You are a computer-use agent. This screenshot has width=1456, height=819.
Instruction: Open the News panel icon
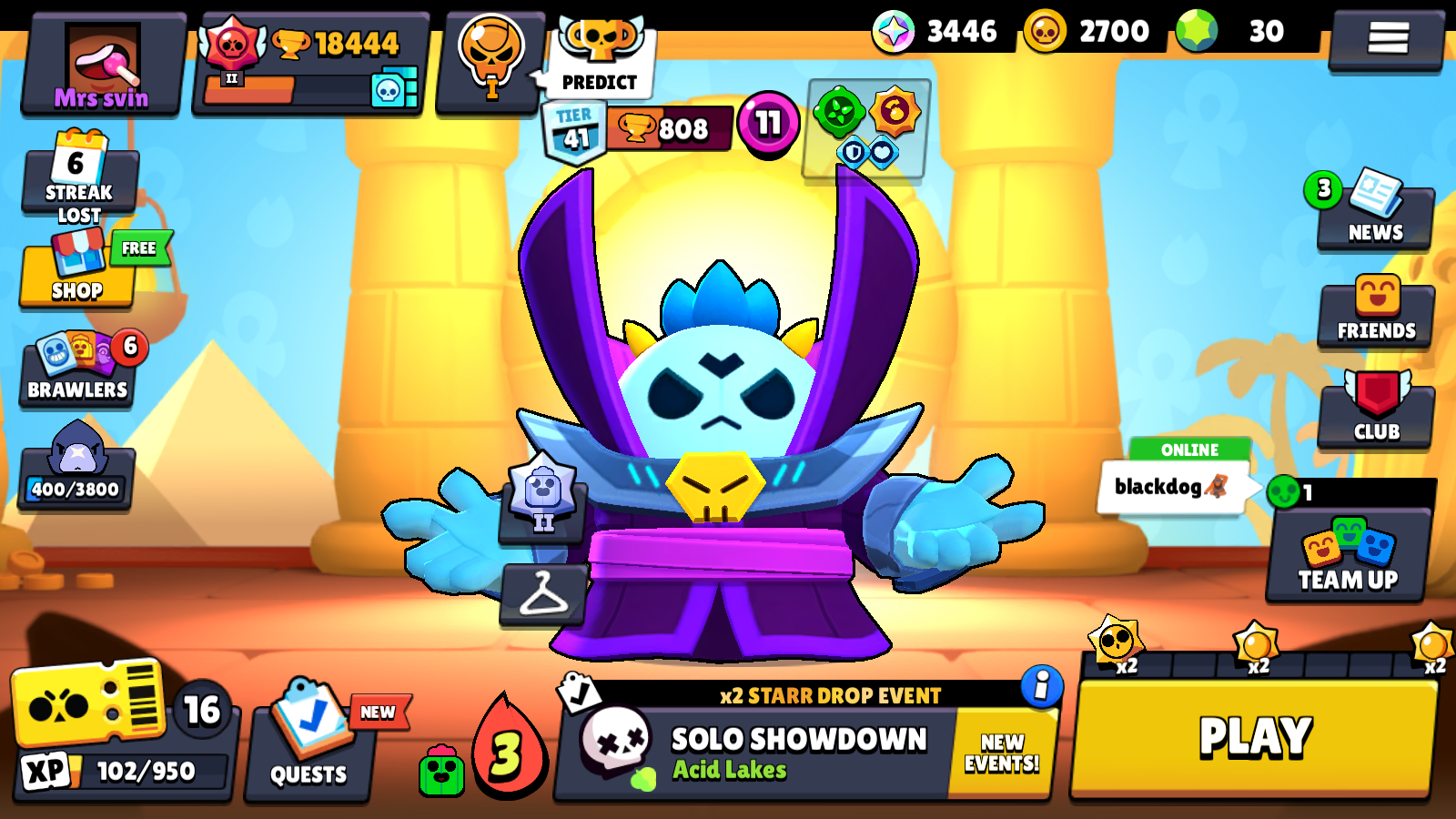(1376, 214)
